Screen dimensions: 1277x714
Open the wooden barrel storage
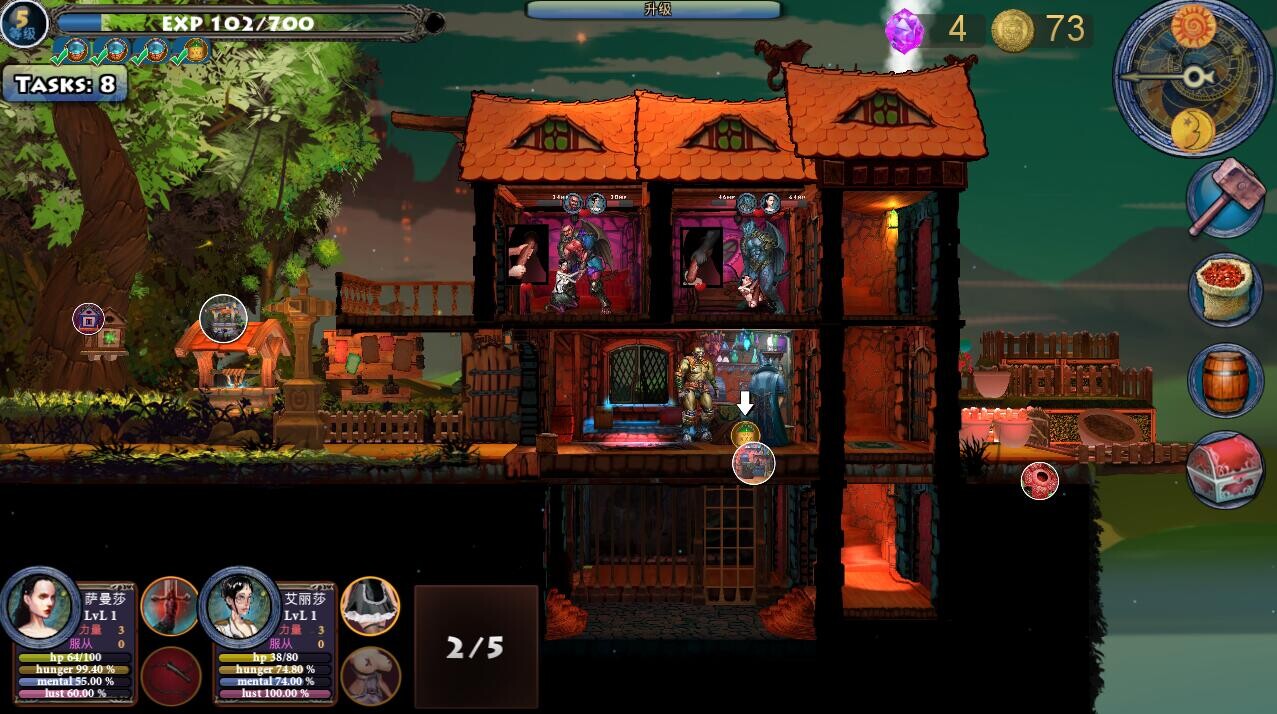1225,380
